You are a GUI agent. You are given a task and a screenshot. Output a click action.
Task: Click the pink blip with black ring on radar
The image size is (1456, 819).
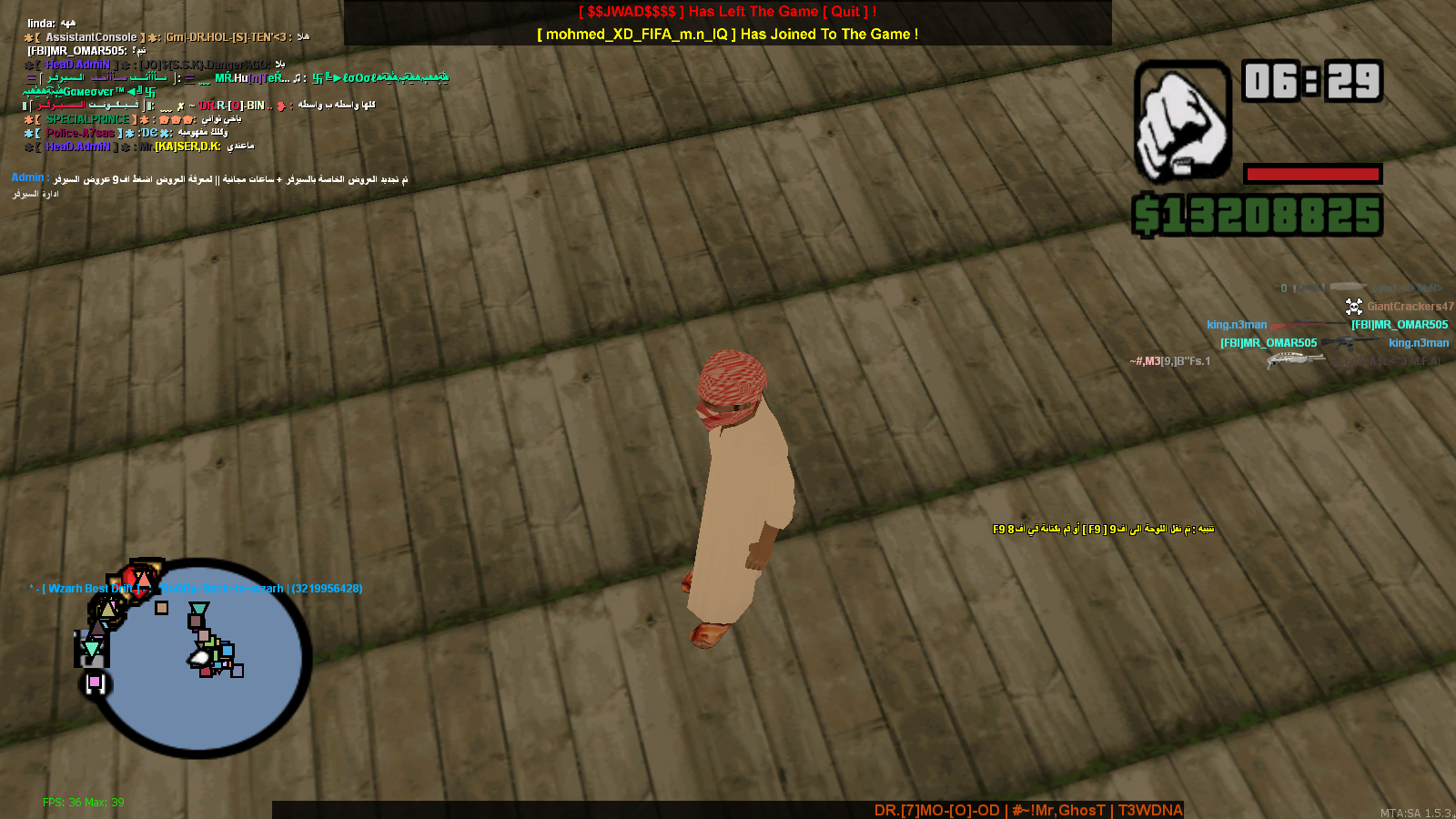[x=95, y=682]
